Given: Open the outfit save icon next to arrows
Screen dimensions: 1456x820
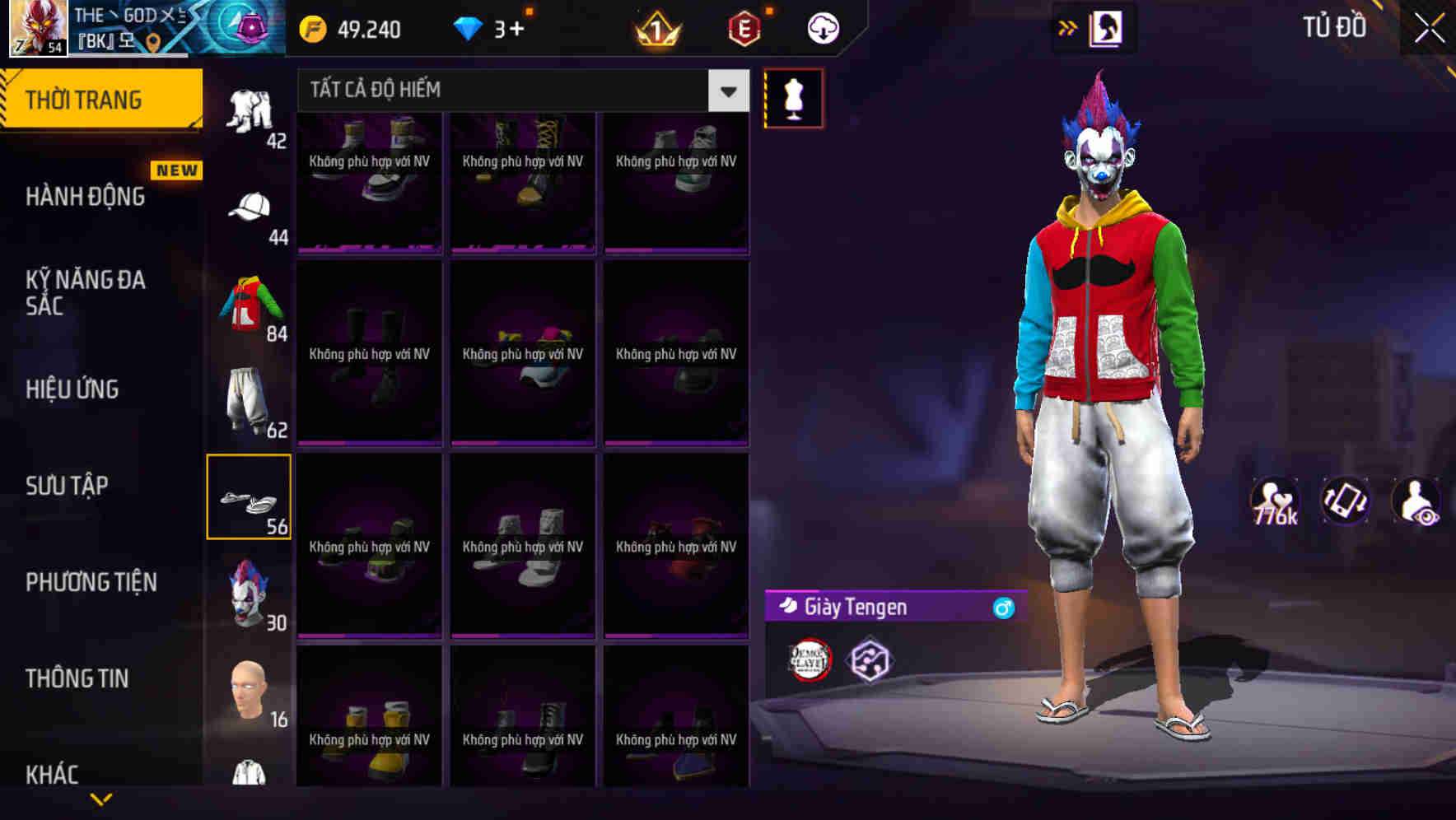Looking at the screenshot, I should click(x=1108, y=27).
